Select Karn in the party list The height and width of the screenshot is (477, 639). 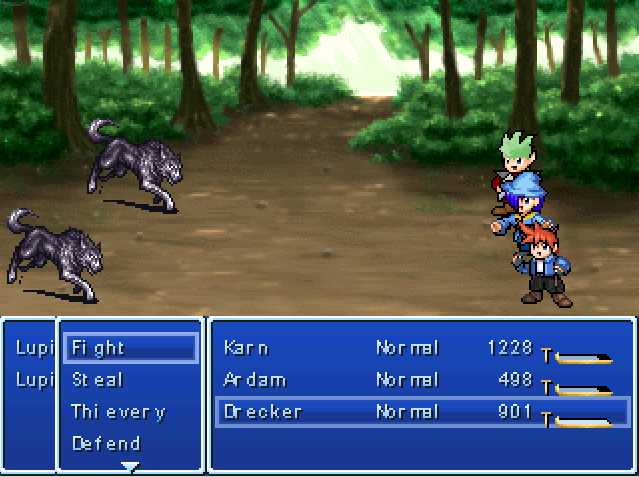click(x=246, y=348)
